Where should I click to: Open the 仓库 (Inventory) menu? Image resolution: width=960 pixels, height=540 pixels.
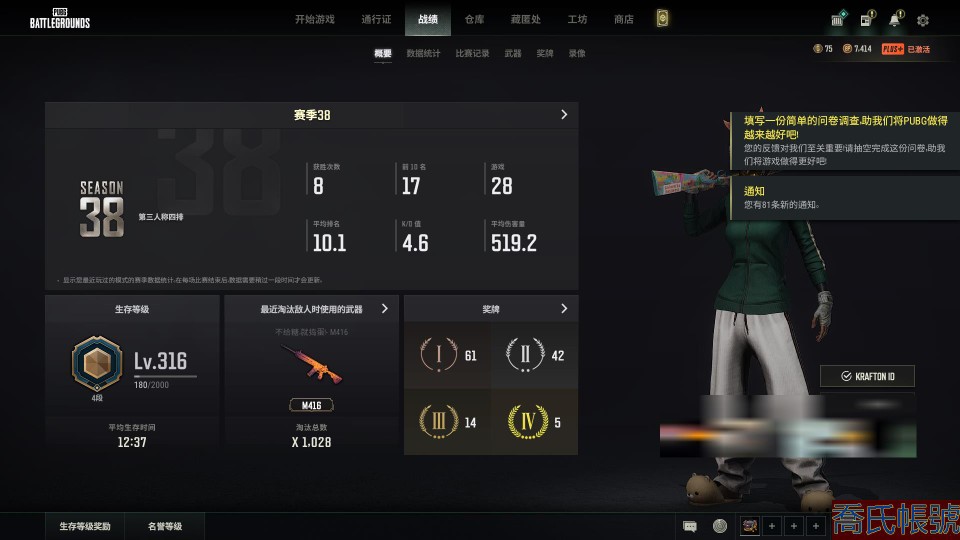tap(474, 19)
